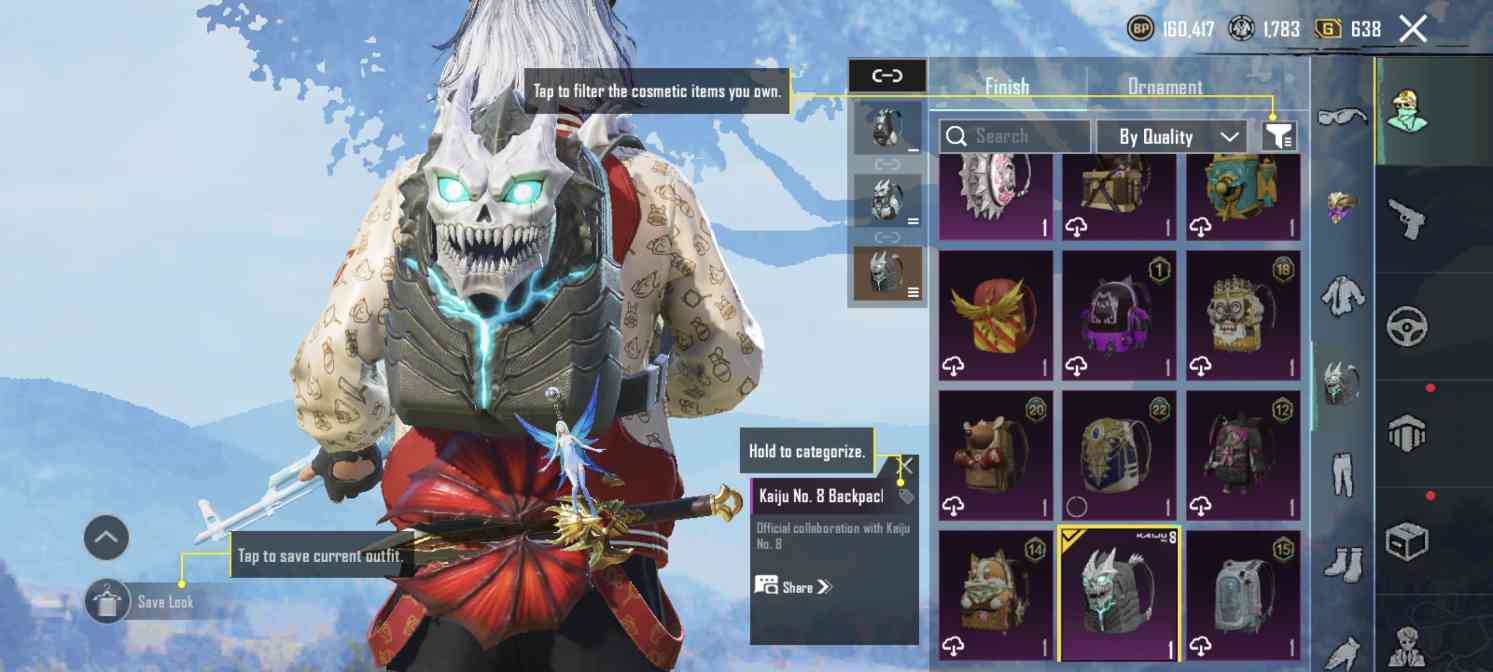Switch to the Finish tab

(1006, 87)
